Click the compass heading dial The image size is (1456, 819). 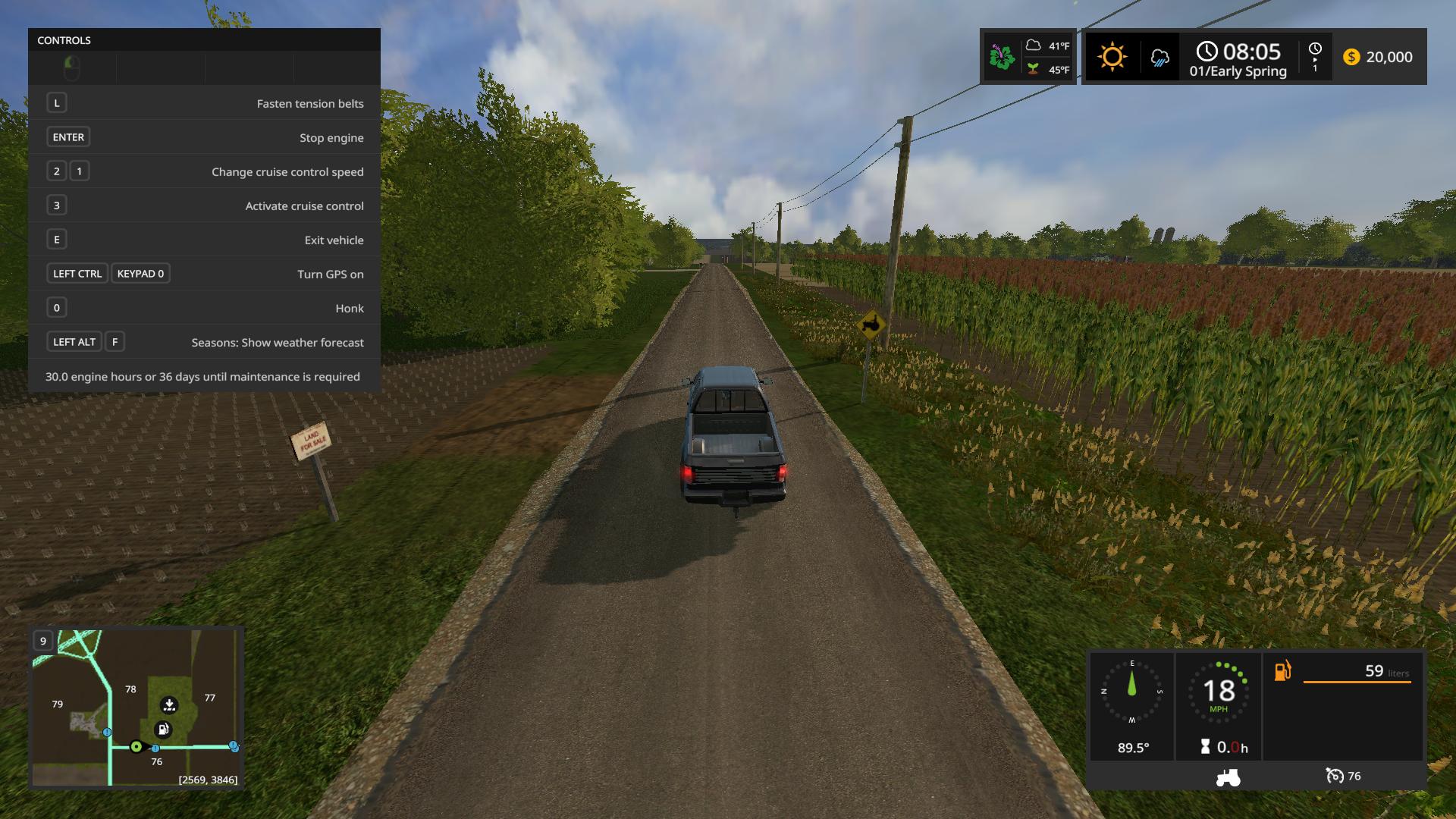coord(1132,692)
